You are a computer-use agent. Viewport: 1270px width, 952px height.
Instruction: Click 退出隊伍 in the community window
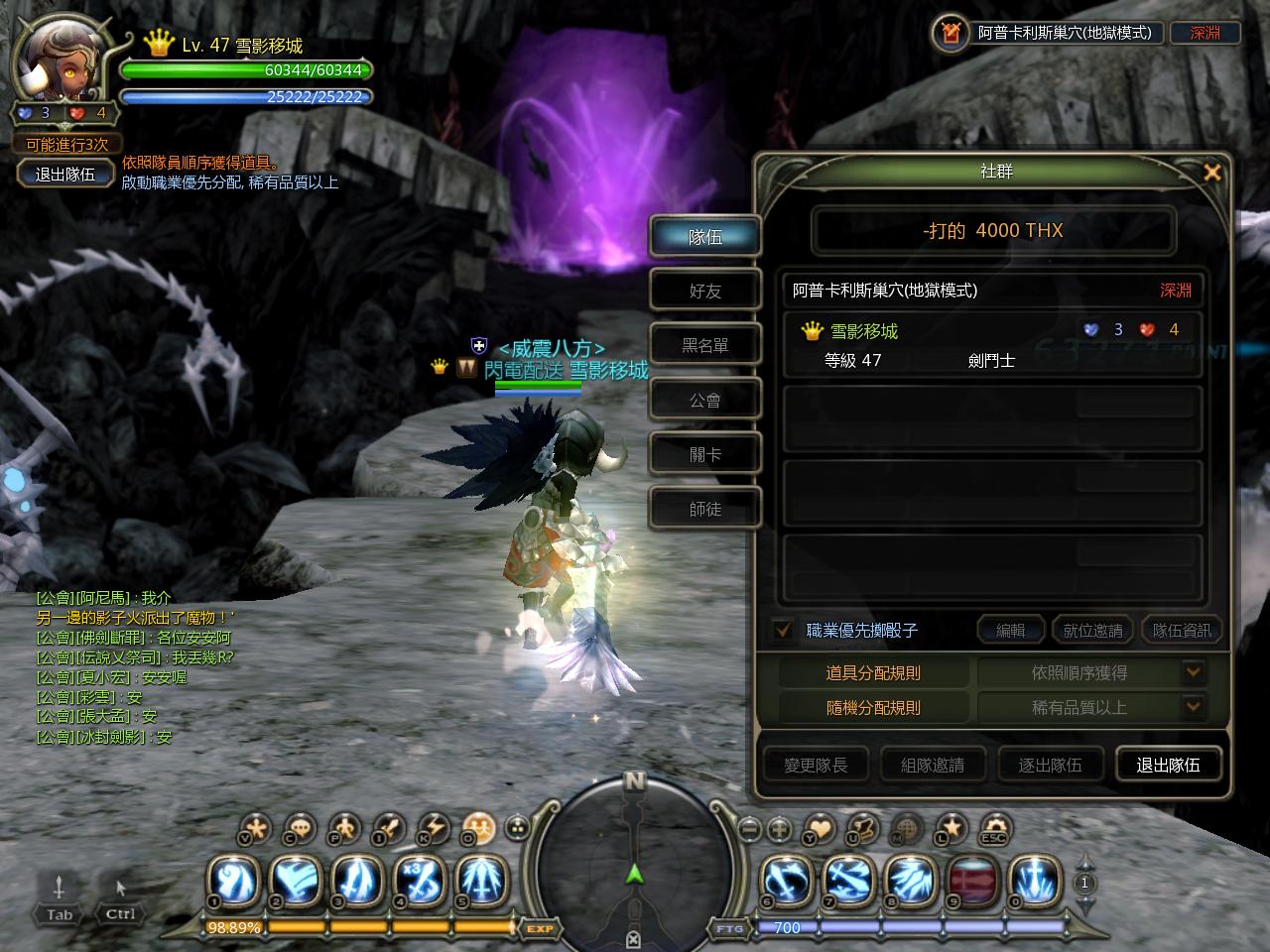[x=1168, y=765]
